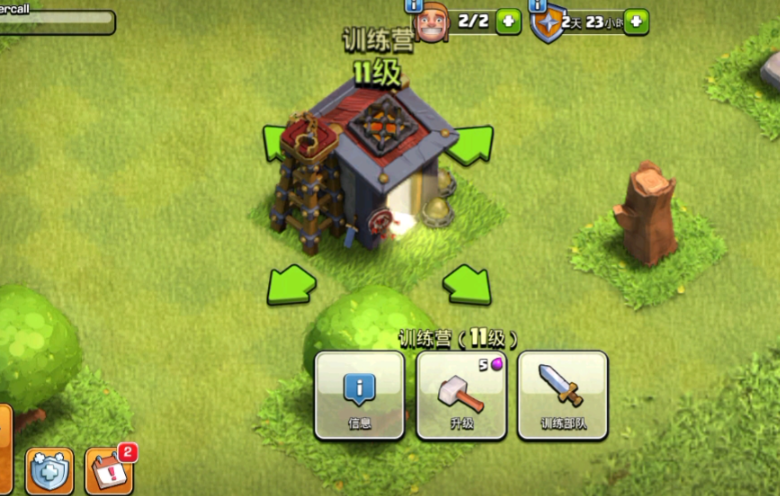Move the barracks with the lower-left green arrow

click(290, 285)
